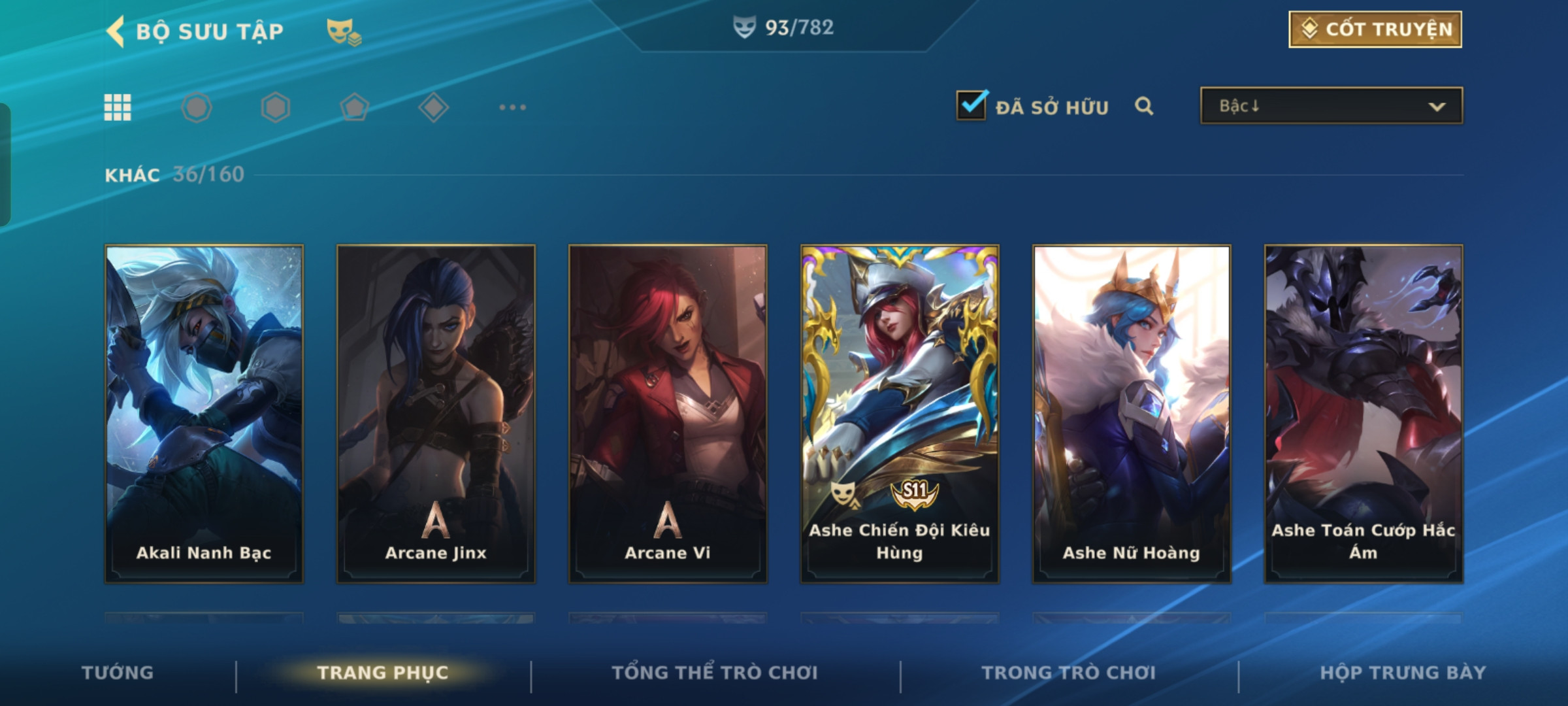
Task: Filter skins by the diamond tier icon
Action: tap(433, 107)
